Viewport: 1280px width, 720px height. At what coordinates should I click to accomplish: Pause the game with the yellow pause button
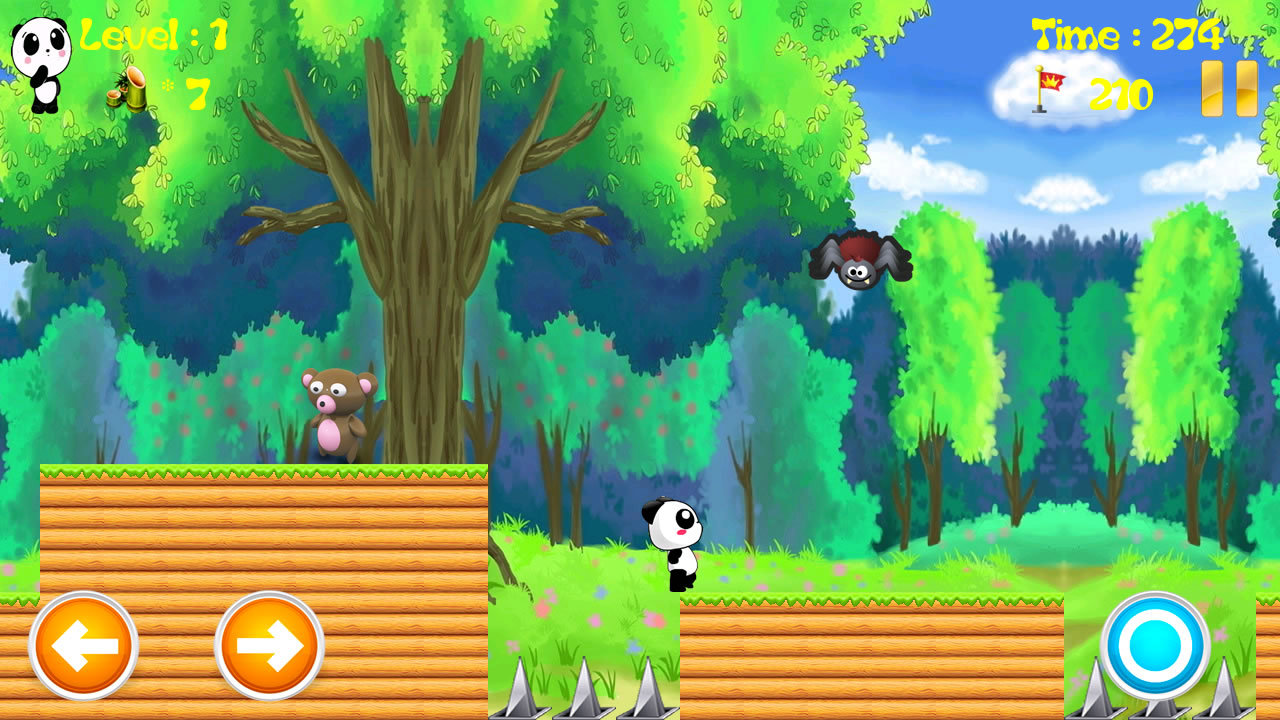click(1229, 89)
